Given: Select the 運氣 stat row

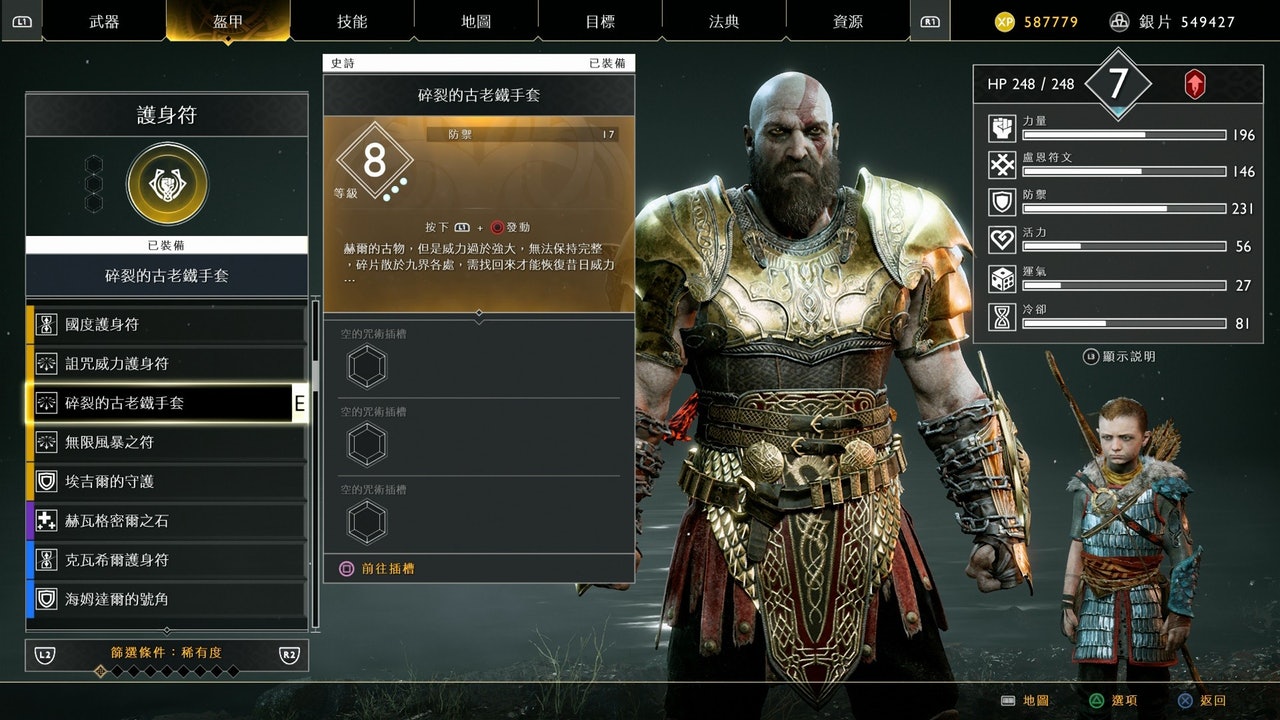Looking at the screenshot, I should pyautogui.click(x=1122, y=279).
